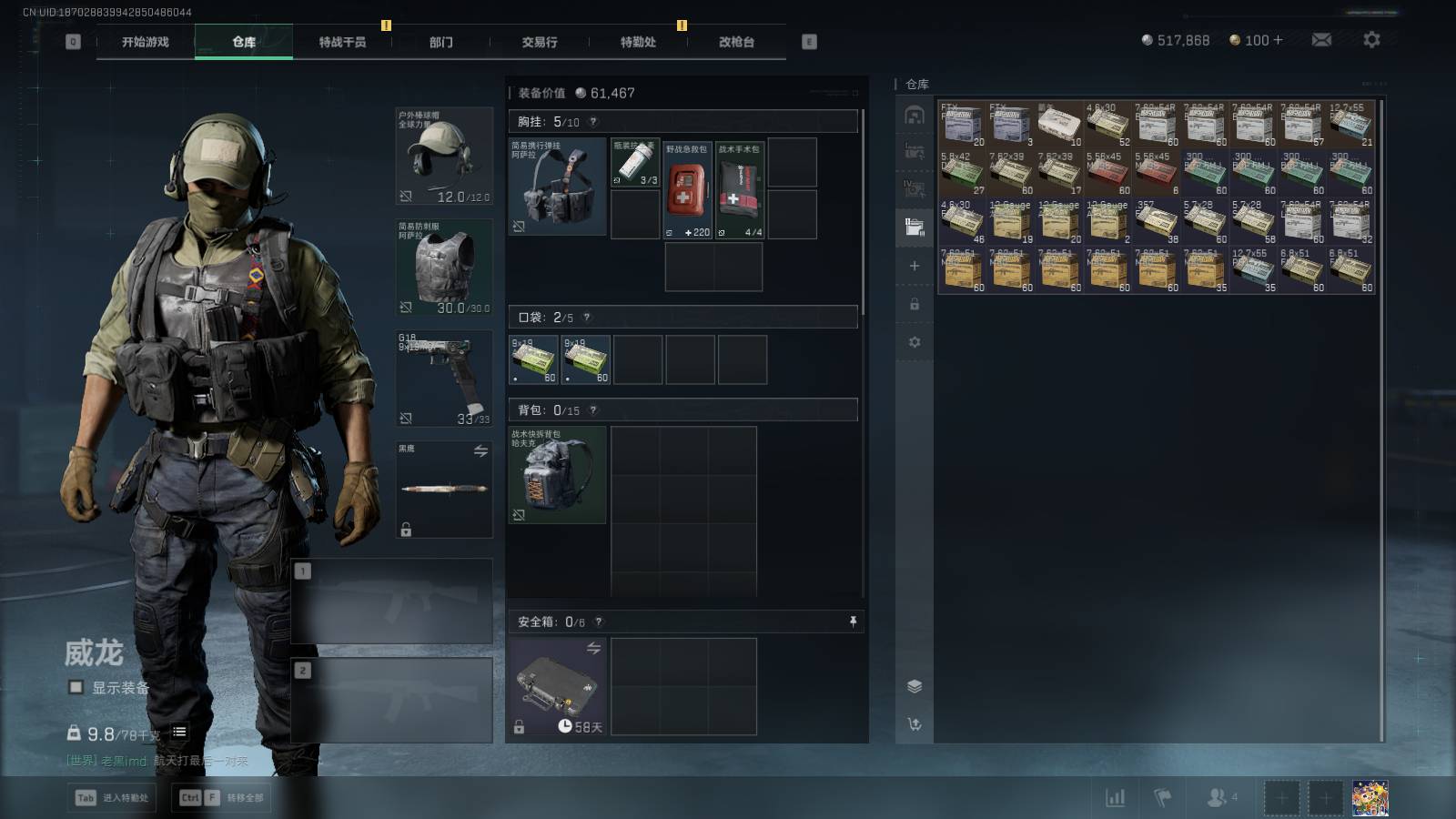Click the red 野战急救包 medkit
The image size is (1456, 819).
point(687,190)
